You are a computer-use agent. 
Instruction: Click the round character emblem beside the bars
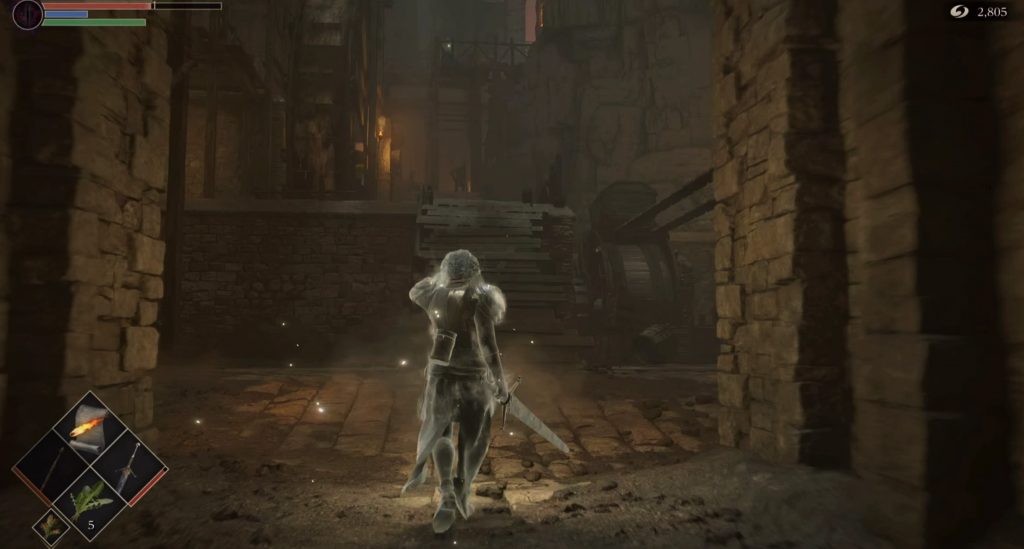(x=27, y=13)
